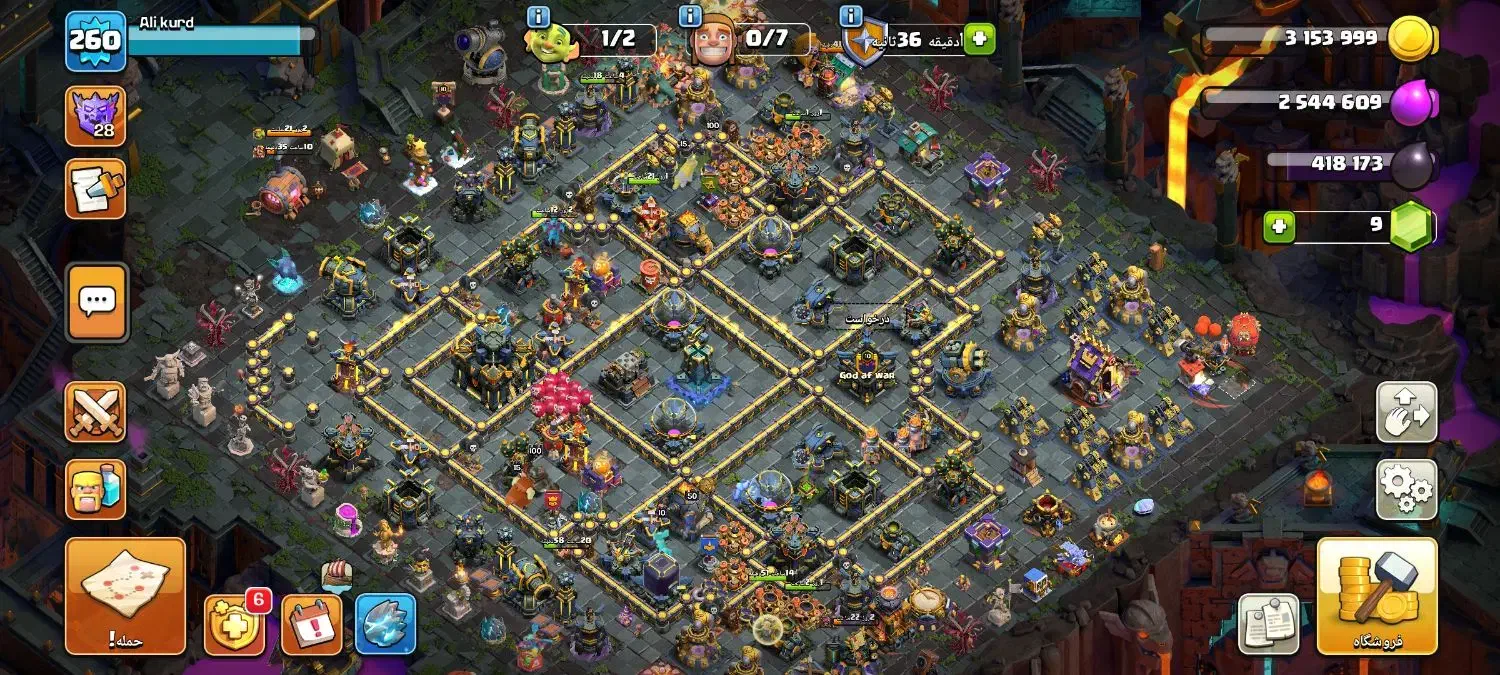Viewport: 1500px width, 675px height.
Task: Open the gold badge with 6 notifications
Action: coord(234,624)
